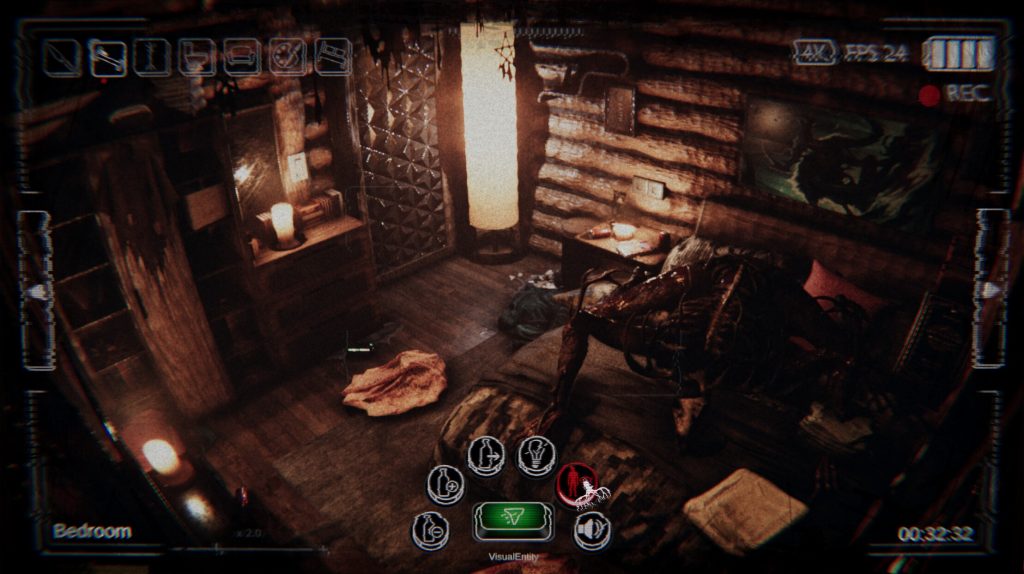The height and width of the screenshot is (574, 1024).
Task: Switch to the previous camera with left arrow
Action: (36, 291)
